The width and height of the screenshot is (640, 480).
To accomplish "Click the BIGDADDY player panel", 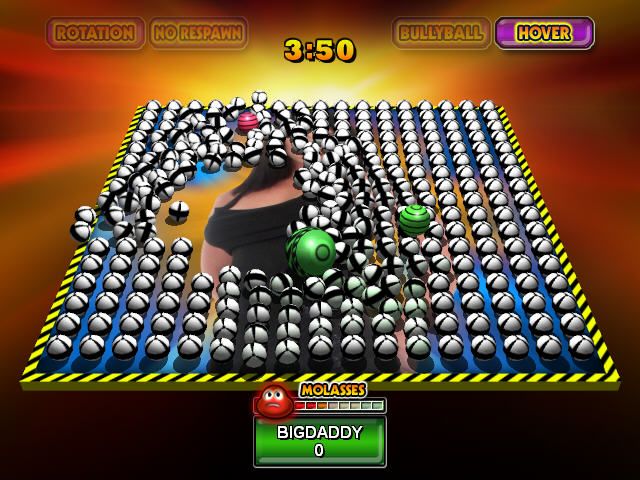I will coord(319,441).
